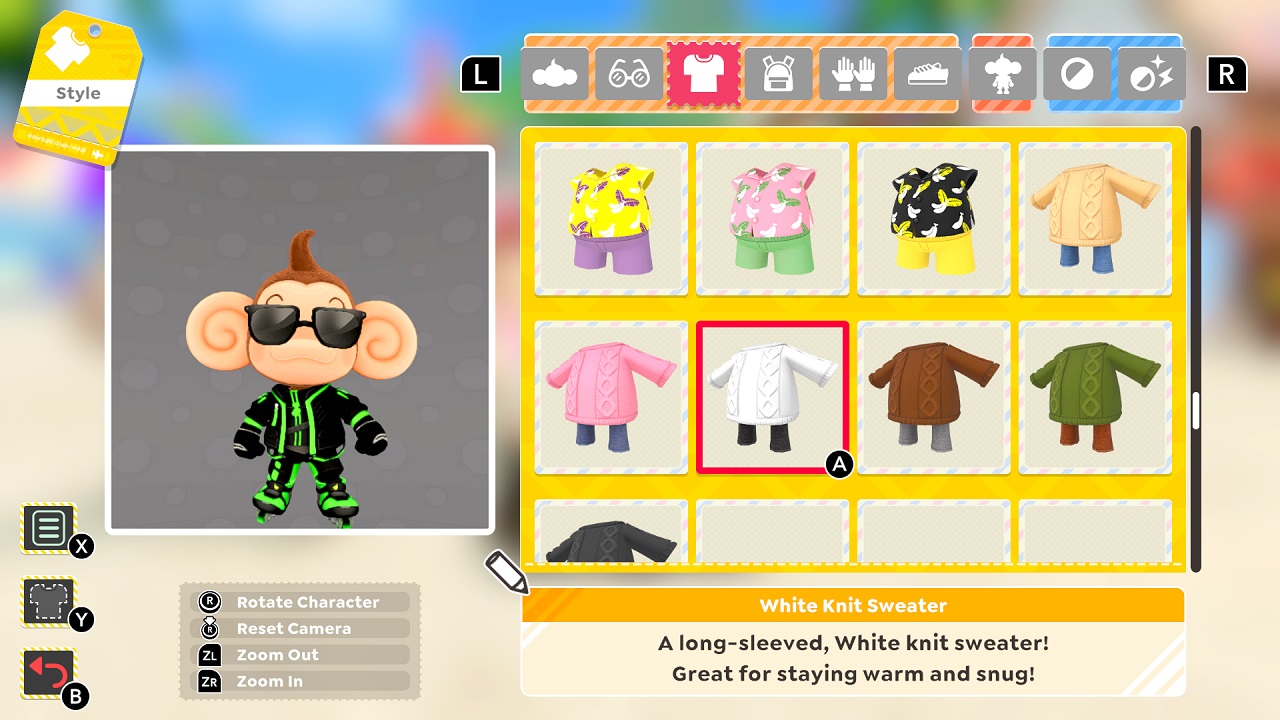The height and width of the screenshot is (720, 1280).
Task: Pick the green knit sweater
Action: 1094,397
